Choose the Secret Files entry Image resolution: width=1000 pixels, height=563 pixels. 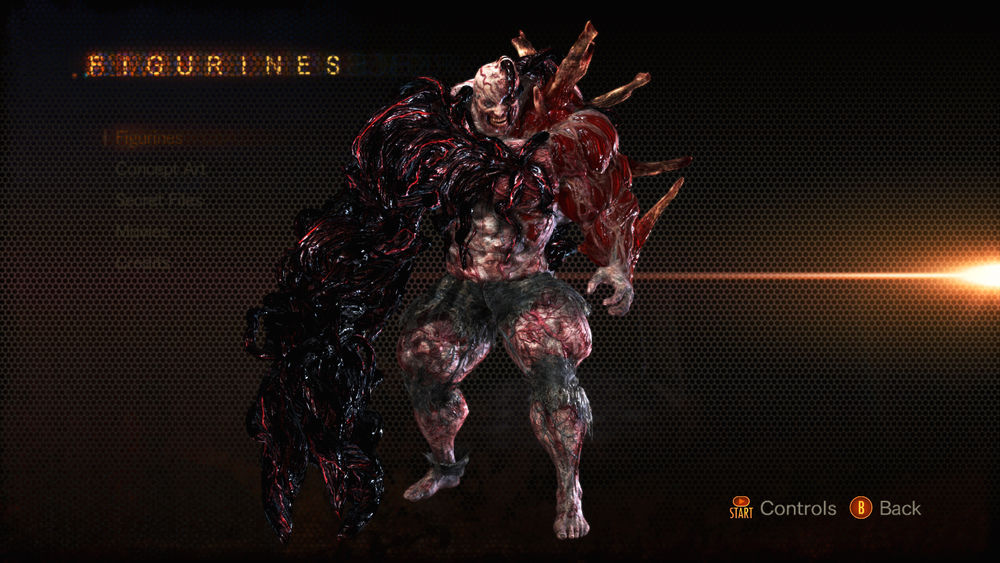(x=159, y=200)
